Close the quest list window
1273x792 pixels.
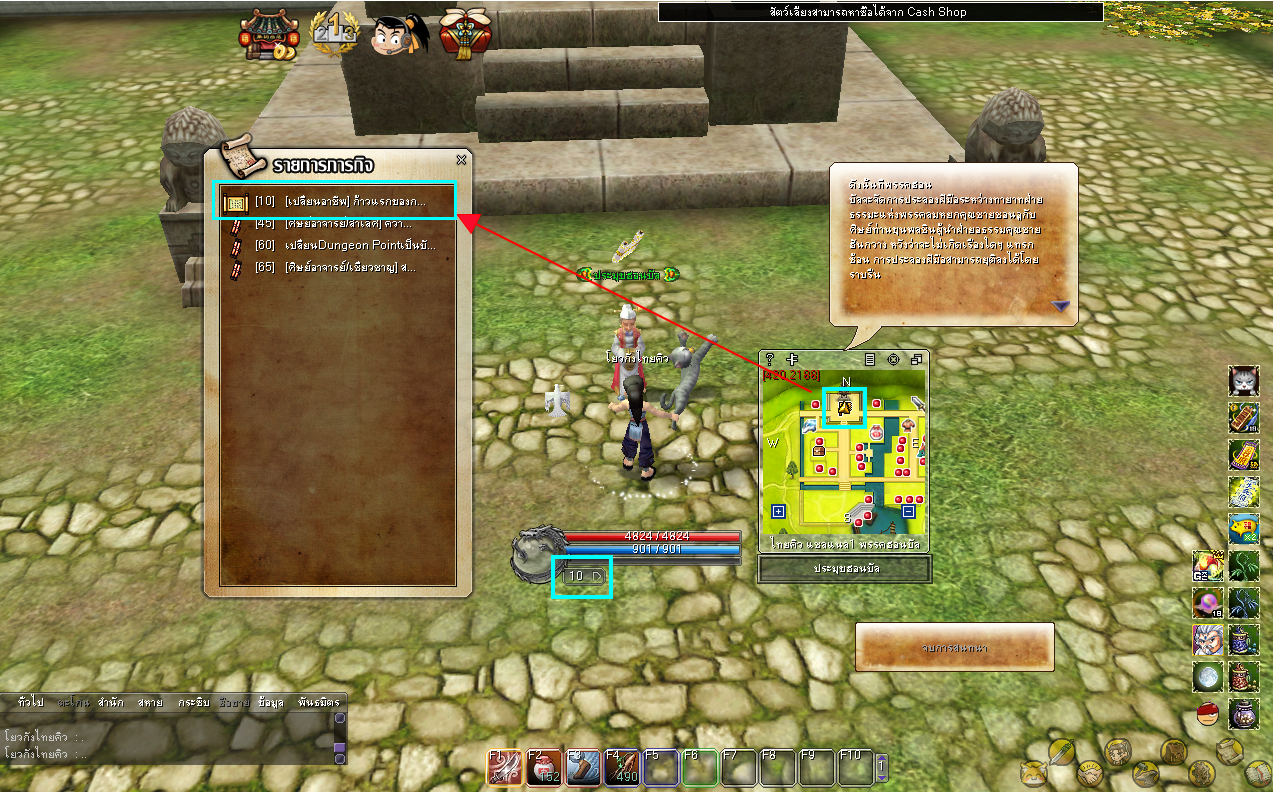click(x=461, y=160)
